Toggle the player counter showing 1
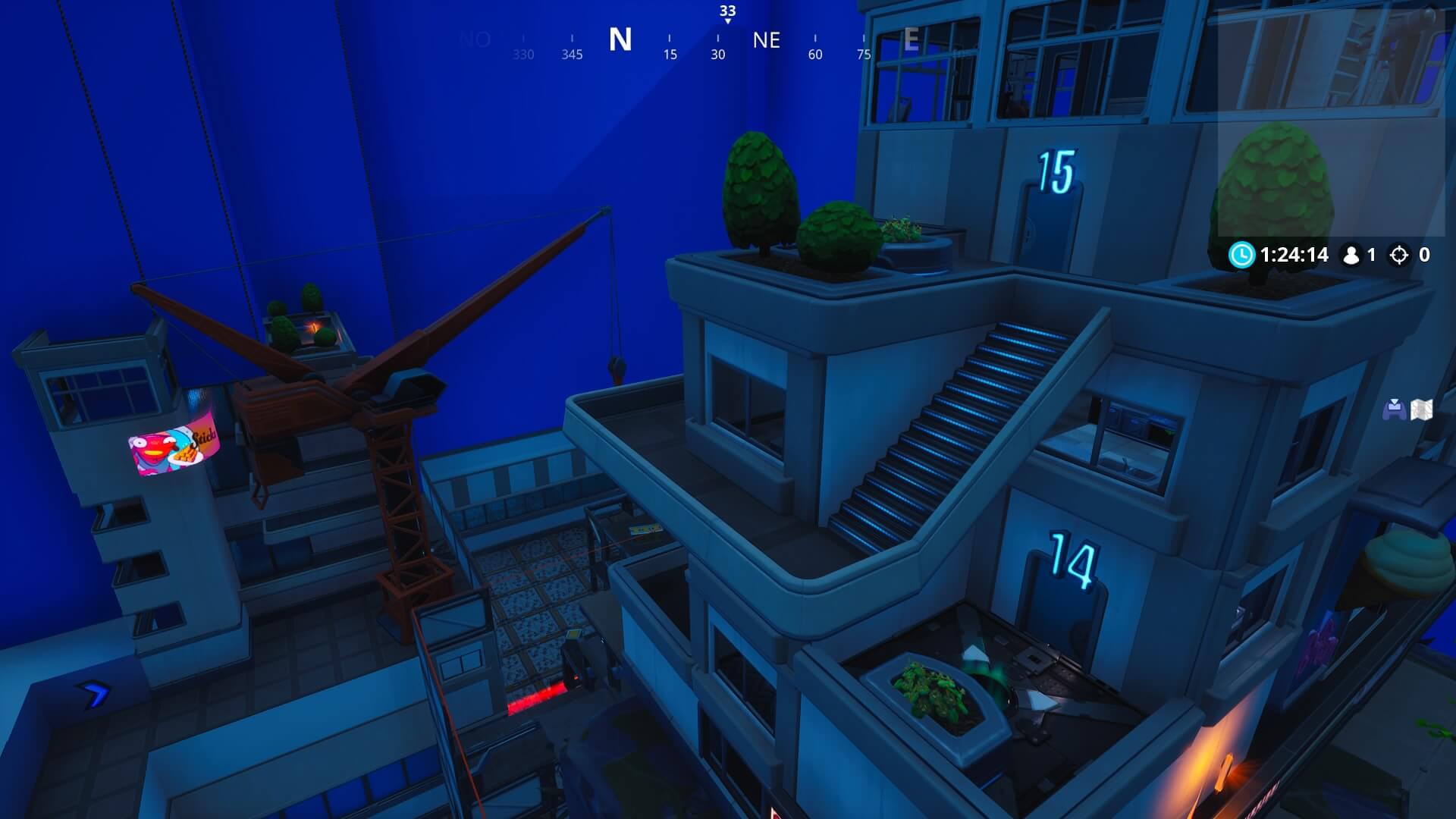Screen dimensions: 1456x819 click(1372, 255)
